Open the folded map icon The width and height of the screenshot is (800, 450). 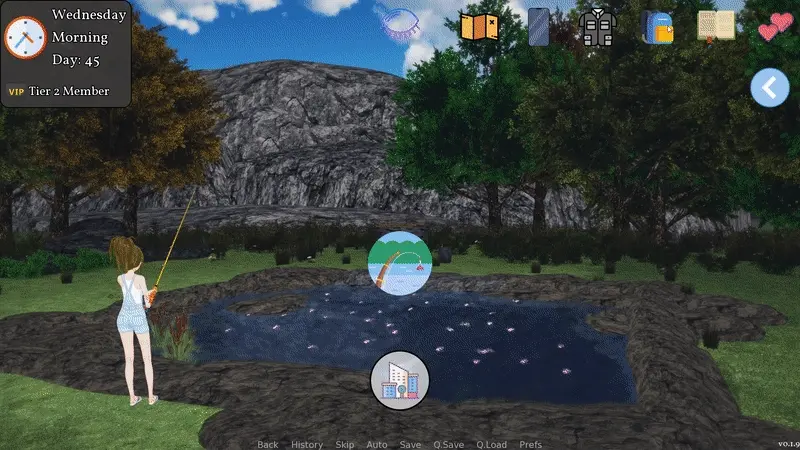tap(478, 27)
